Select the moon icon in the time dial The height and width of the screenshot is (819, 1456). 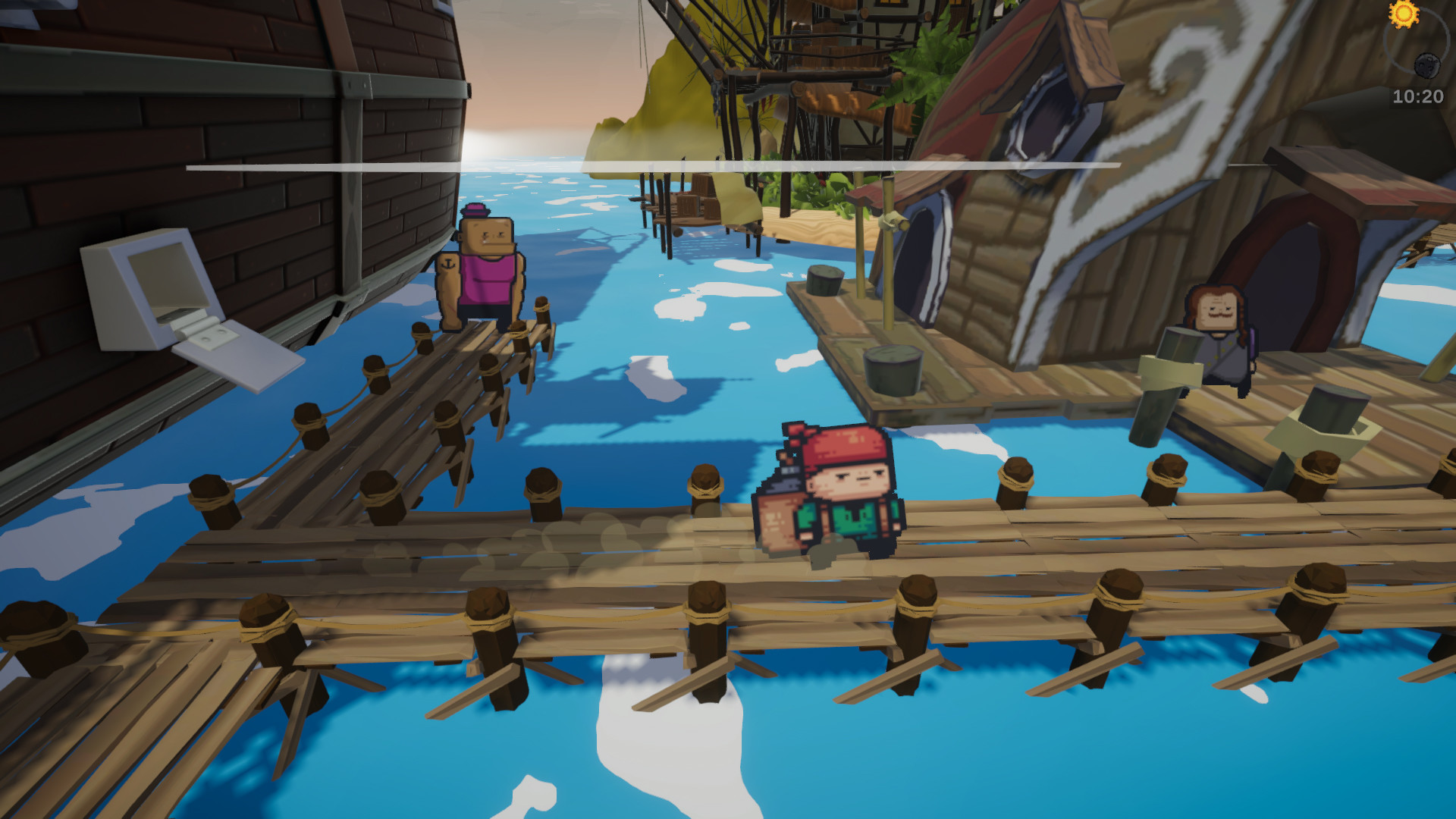tap(1428, 65)
